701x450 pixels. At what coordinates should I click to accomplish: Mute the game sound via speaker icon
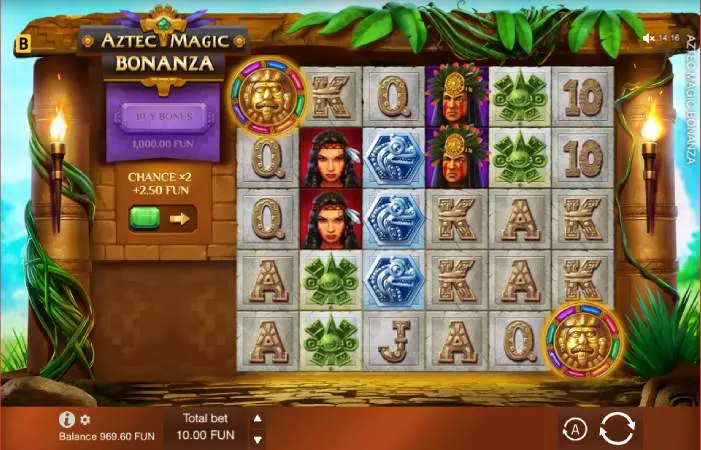(649, 38)
